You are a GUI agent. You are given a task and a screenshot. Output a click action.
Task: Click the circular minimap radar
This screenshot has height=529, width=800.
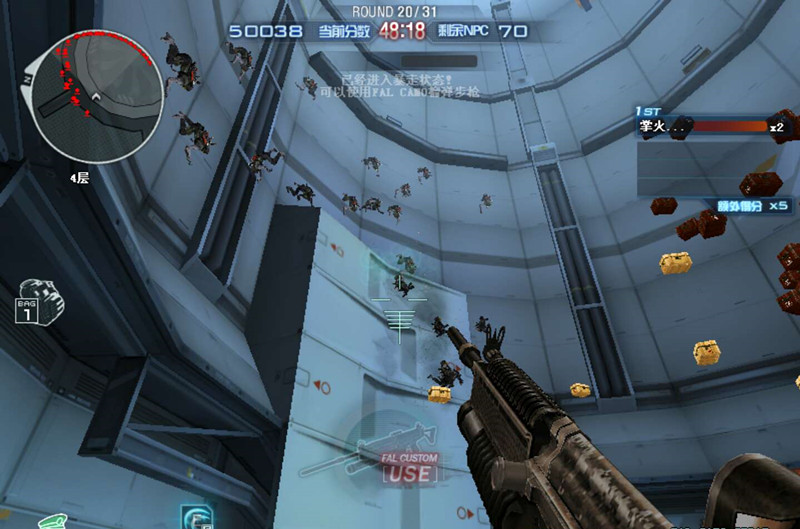[x=96, y=98]
